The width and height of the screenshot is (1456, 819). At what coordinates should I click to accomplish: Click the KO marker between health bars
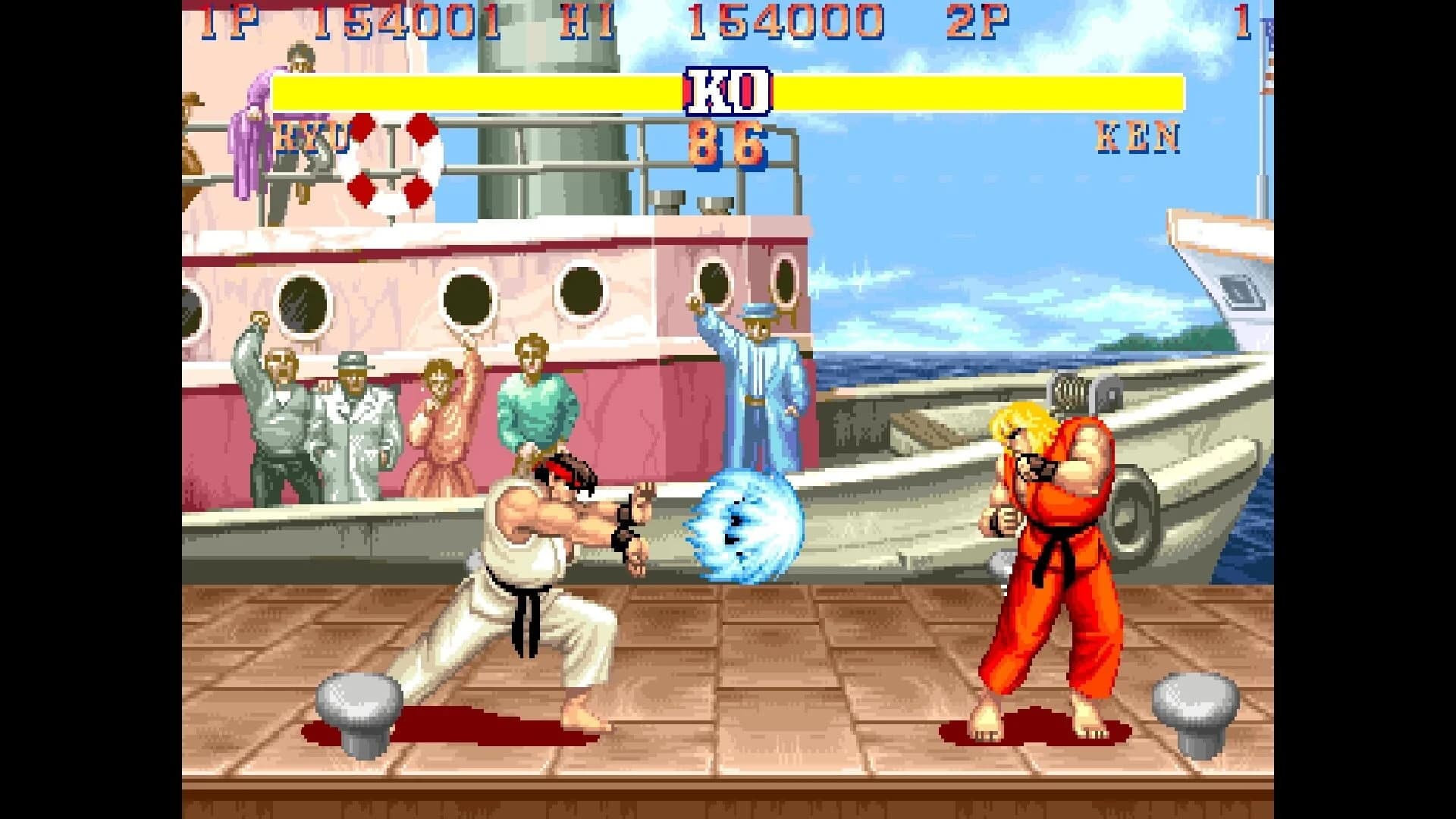tap(728, 91)
